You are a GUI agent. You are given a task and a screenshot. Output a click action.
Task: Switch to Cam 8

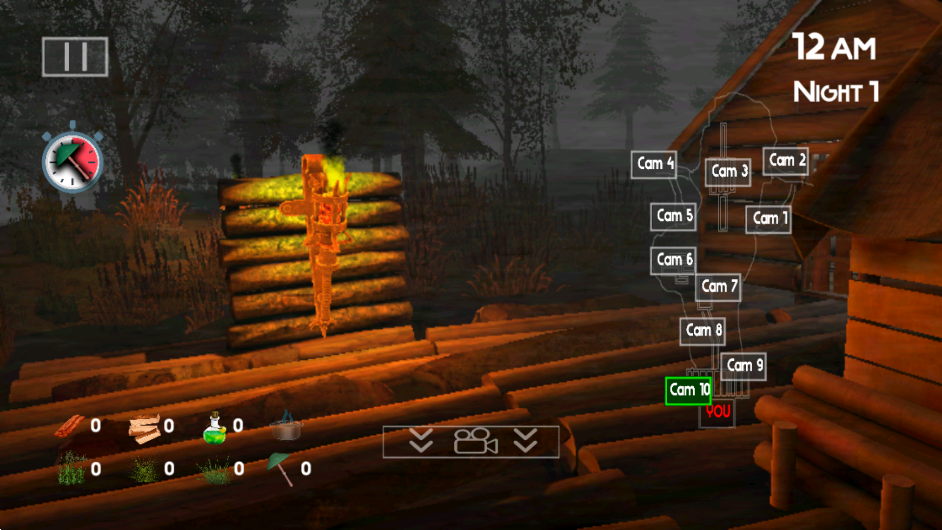click(704, 330)
